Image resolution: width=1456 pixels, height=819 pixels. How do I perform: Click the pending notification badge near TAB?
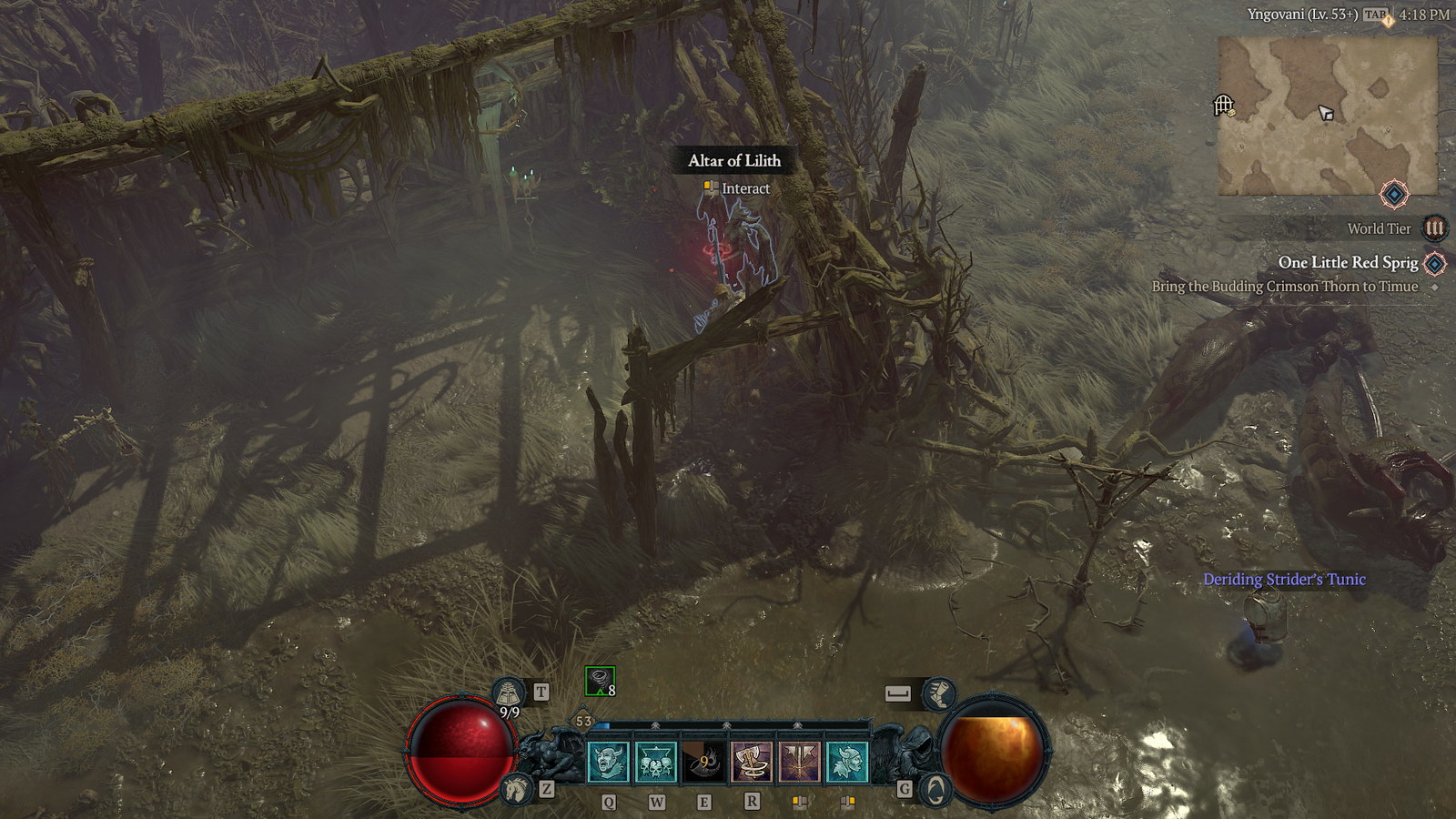coord(1388,21)
